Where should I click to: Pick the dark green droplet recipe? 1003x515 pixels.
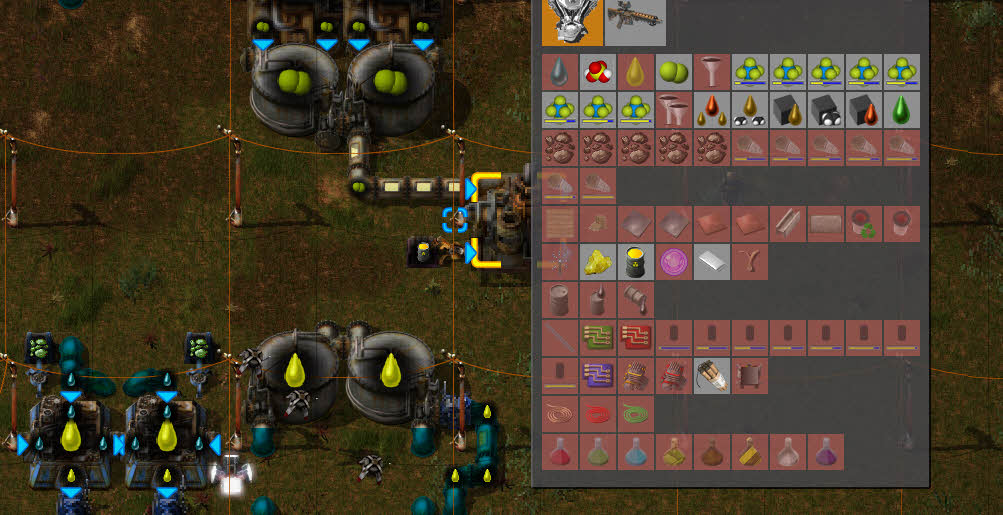coord(902,110)
